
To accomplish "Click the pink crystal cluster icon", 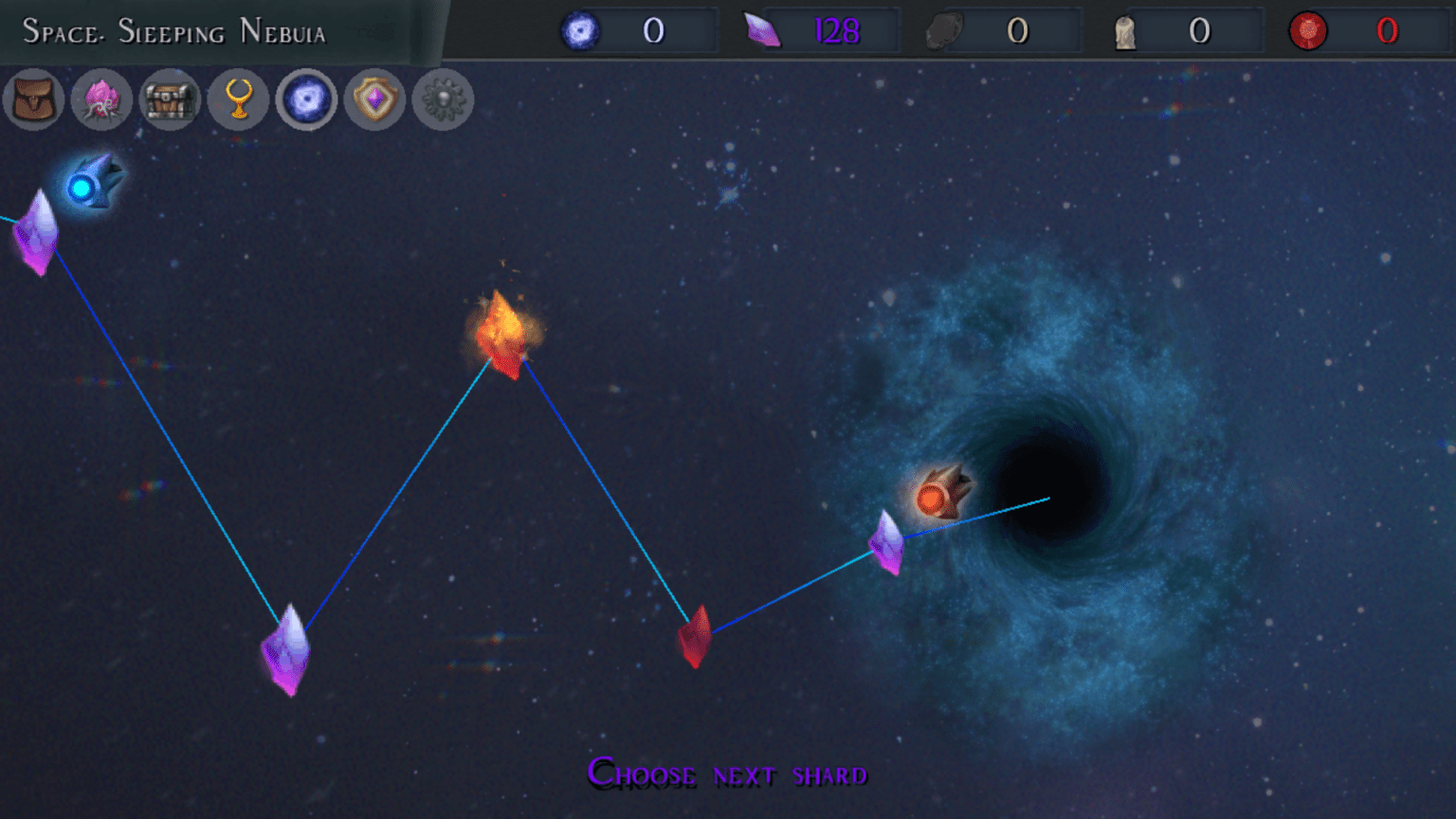I will (x=102, y=100).
